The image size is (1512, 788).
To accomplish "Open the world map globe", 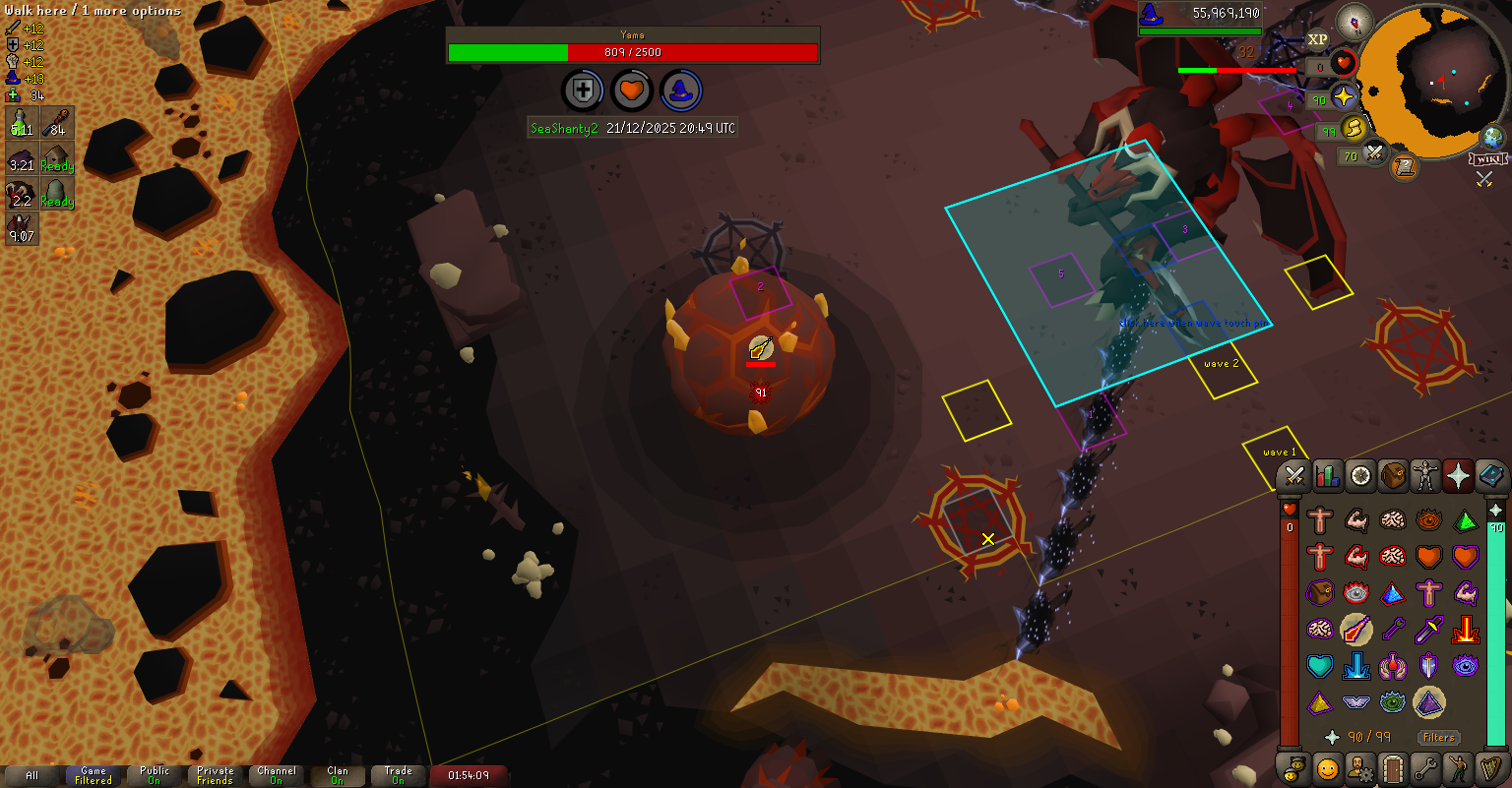I will [1493, 137].
